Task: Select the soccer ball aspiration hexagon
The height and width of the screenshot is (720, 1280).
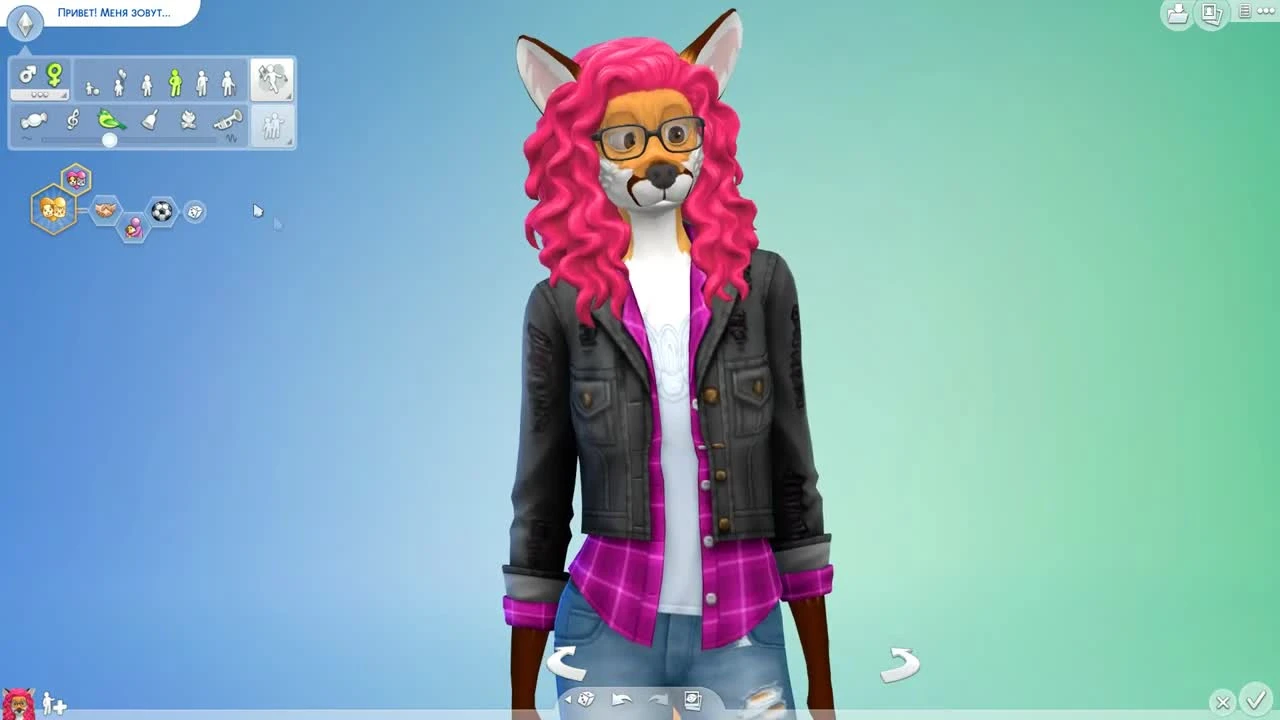Action: [x=162, y=212]
